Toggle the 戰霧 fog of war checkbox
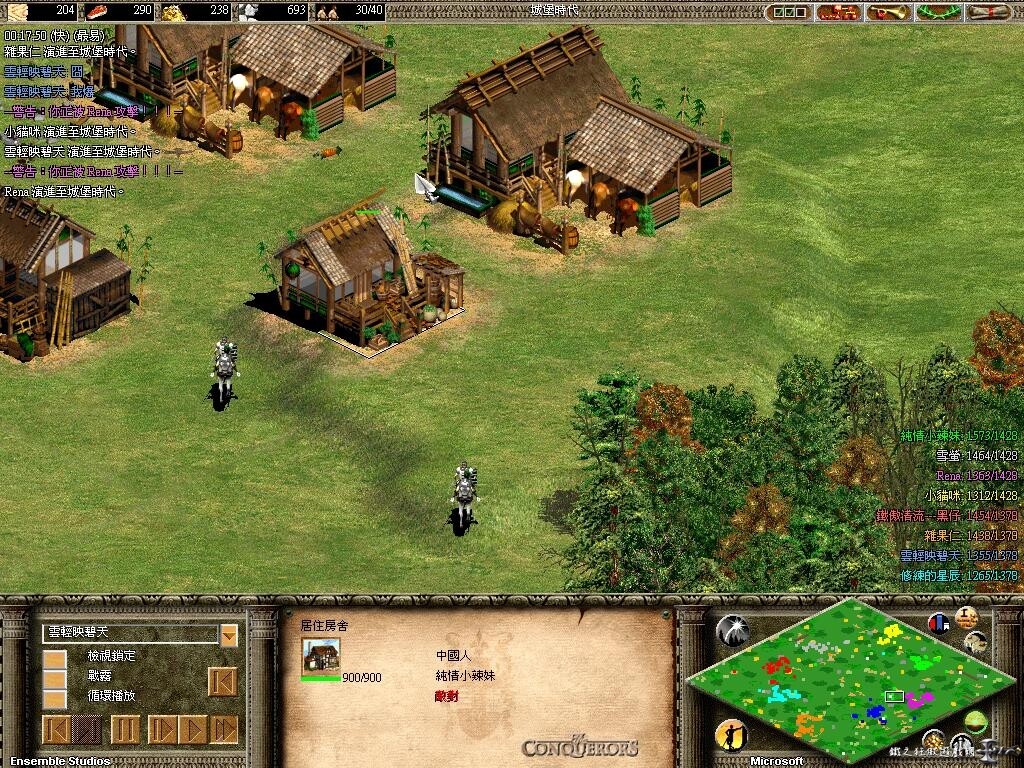This screenshot has height=768, width=1024. click(x=54, y=680)
